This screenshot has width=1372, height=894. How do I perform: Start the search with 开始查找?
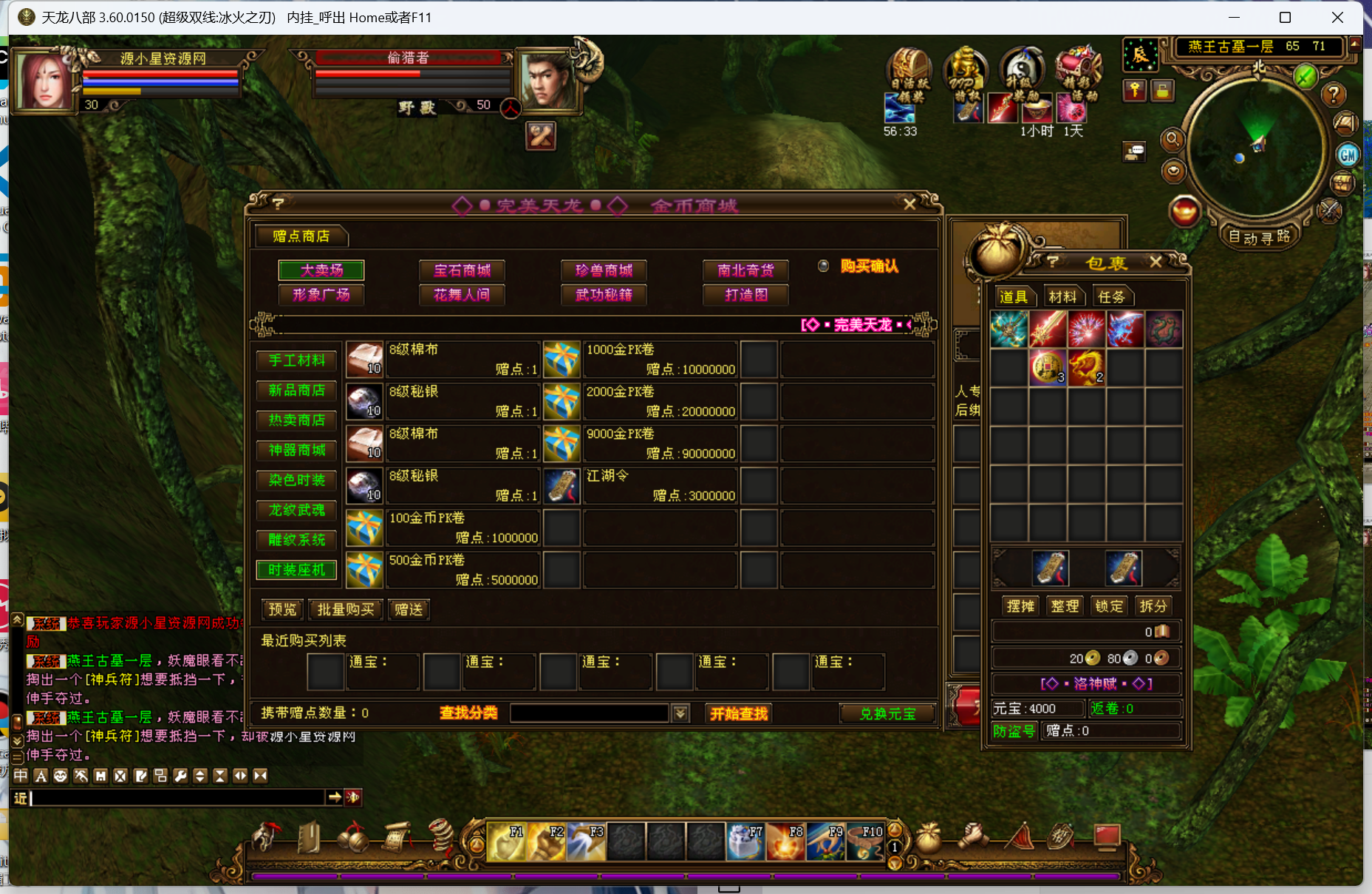coord(739,714)
